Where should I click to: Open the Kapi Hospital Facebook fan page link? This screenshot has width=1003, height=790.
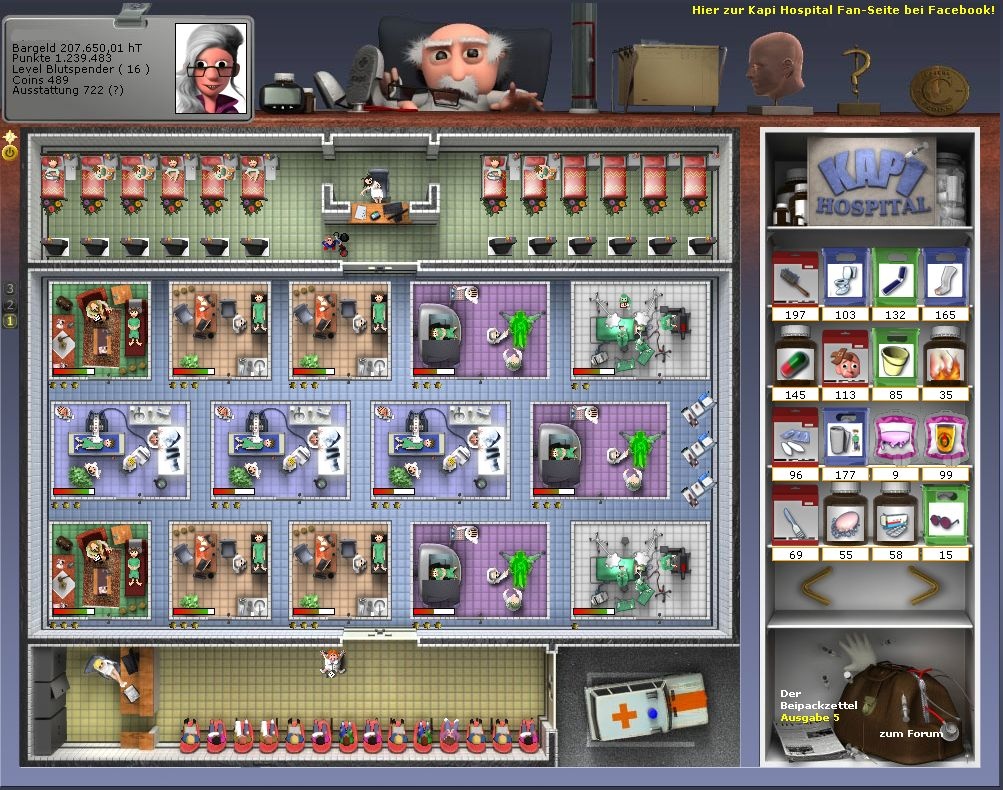pyautogui.click(x=843, y=10)
